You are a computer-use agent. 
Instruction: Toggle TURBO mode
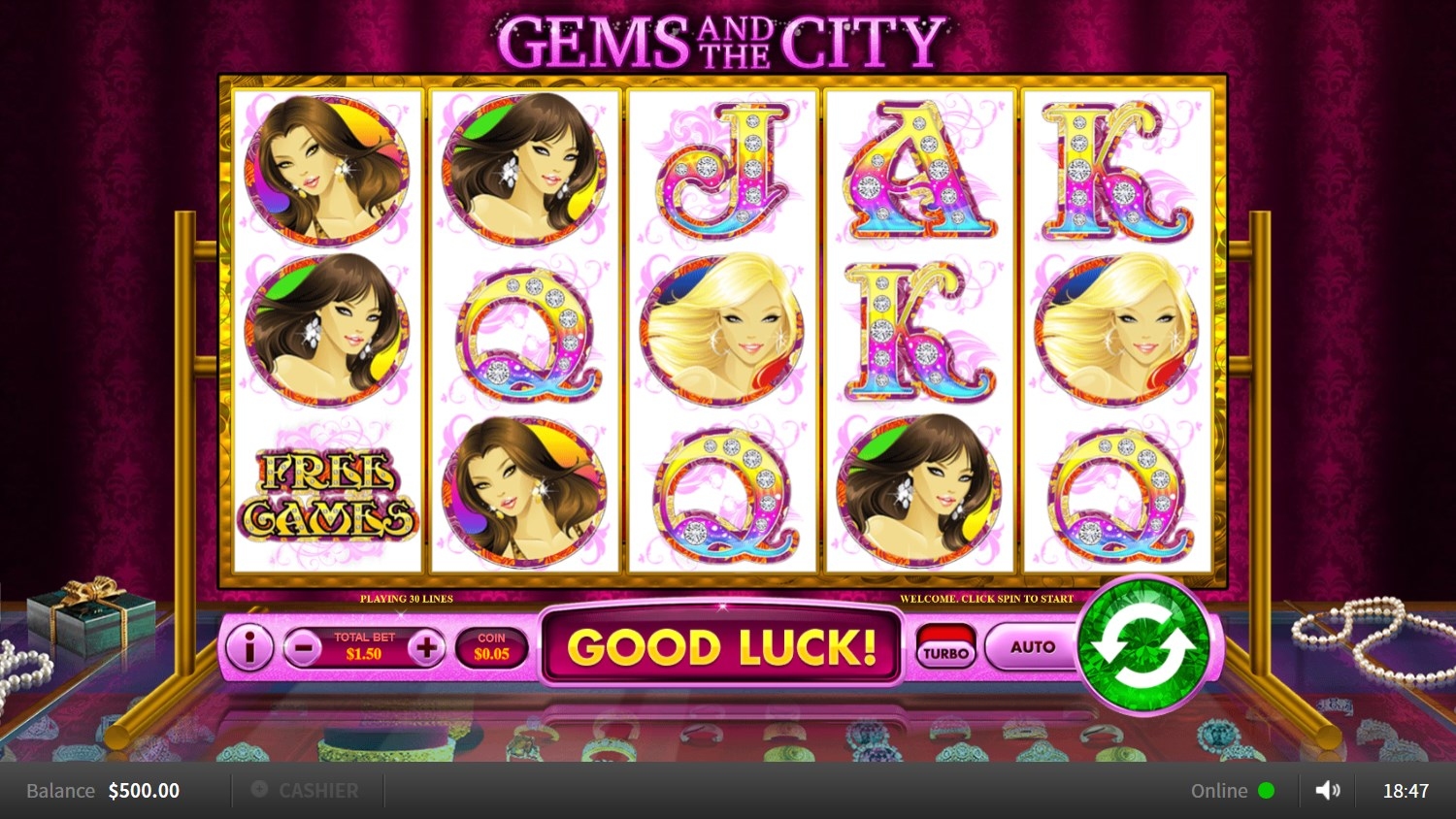pos(945,647)
